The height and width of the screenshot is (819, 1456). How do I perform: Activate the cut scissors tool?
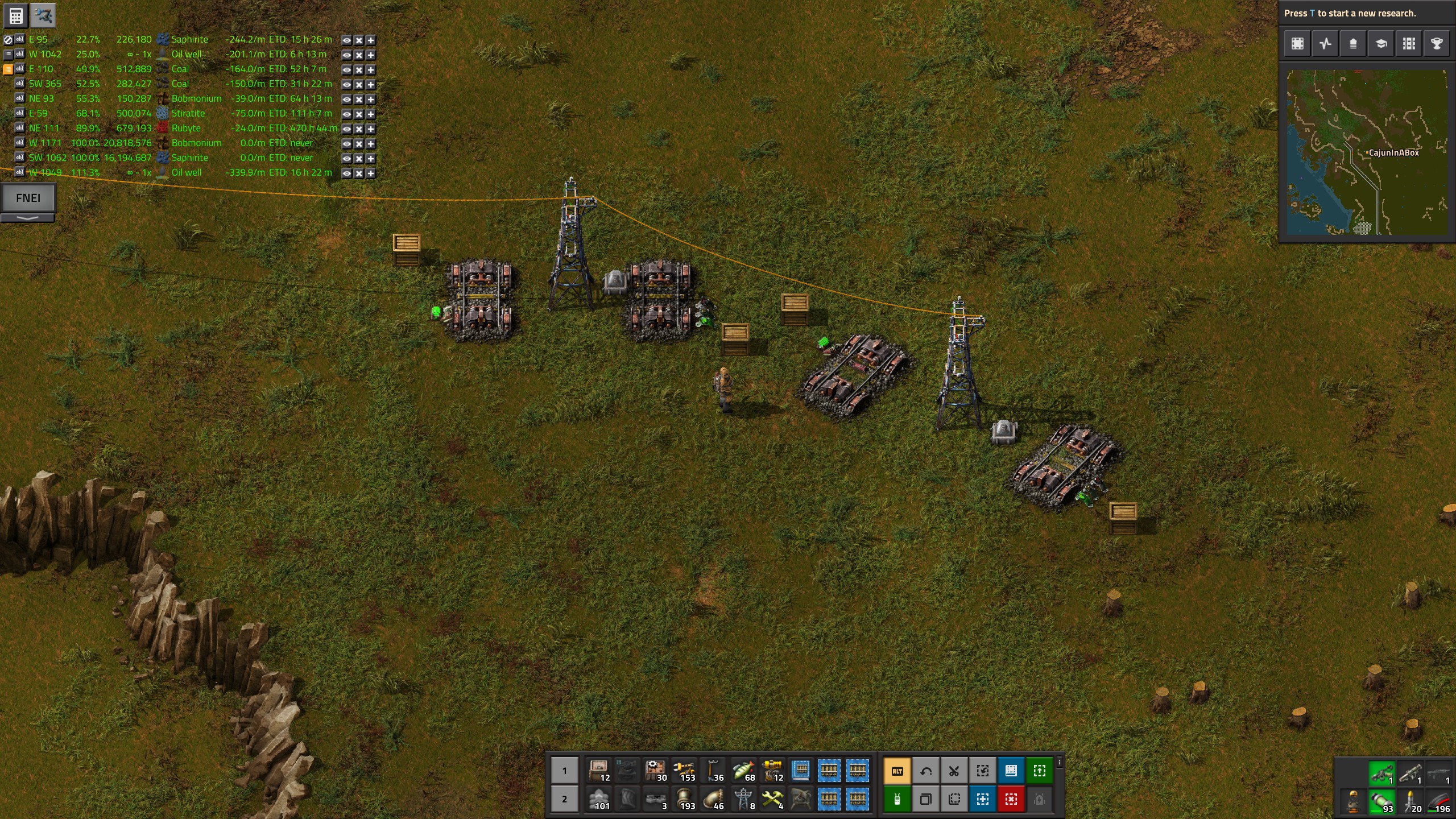click(954, 771)
